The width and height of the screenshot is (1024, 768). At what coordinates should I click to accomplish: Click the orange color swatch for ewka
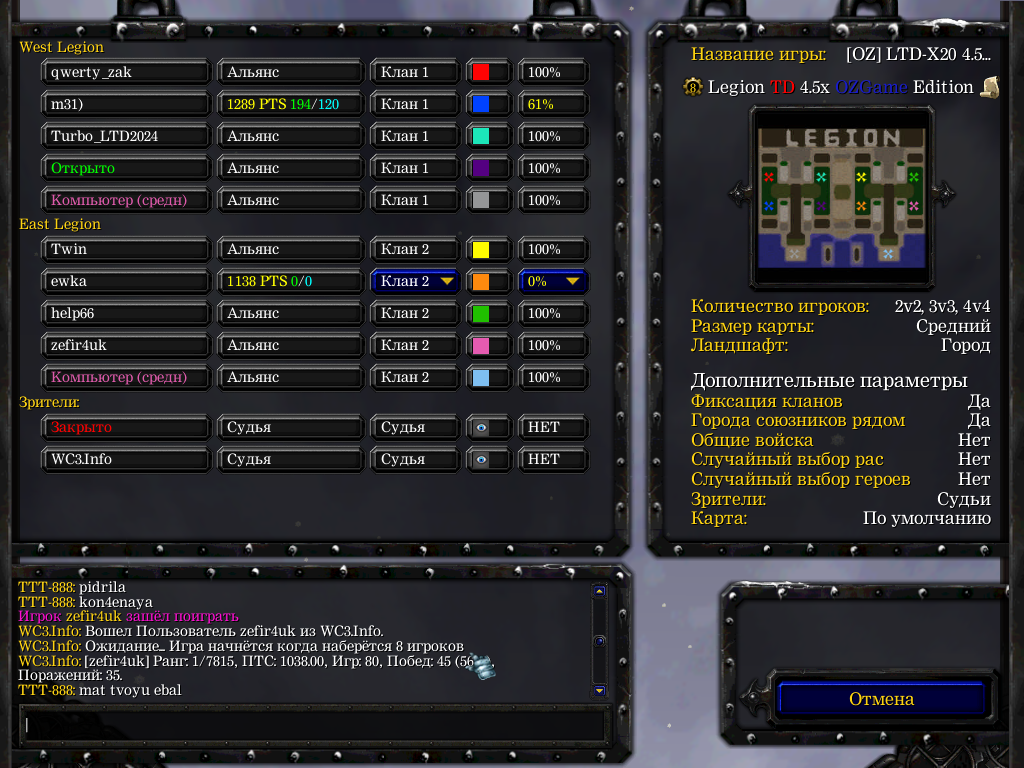pyautogui.click(x=481, y=281)
